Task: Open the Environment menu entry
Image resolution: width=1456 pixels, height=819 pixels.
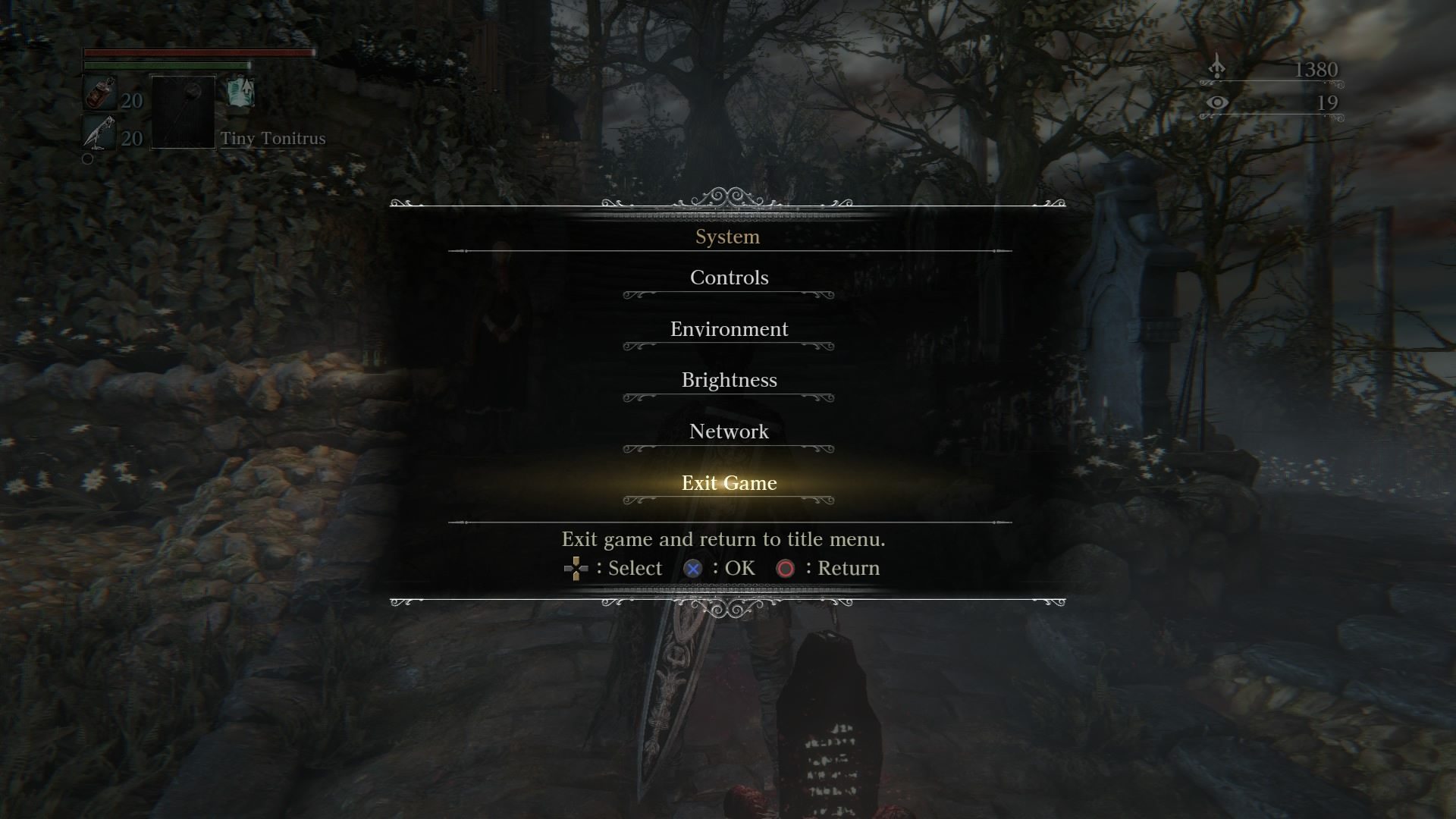Action: 728,329
